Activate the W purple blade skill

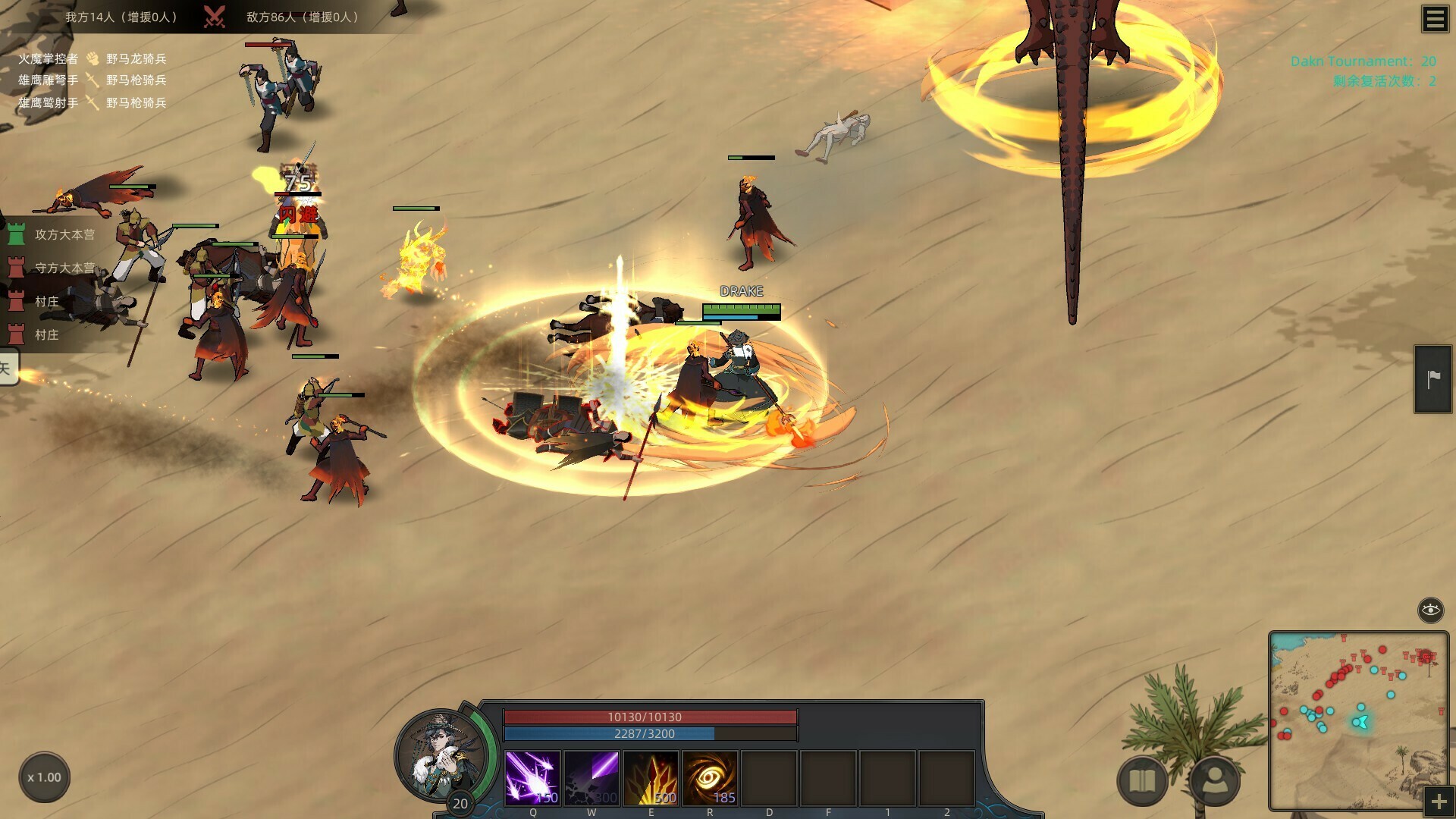tap(591, 775)
